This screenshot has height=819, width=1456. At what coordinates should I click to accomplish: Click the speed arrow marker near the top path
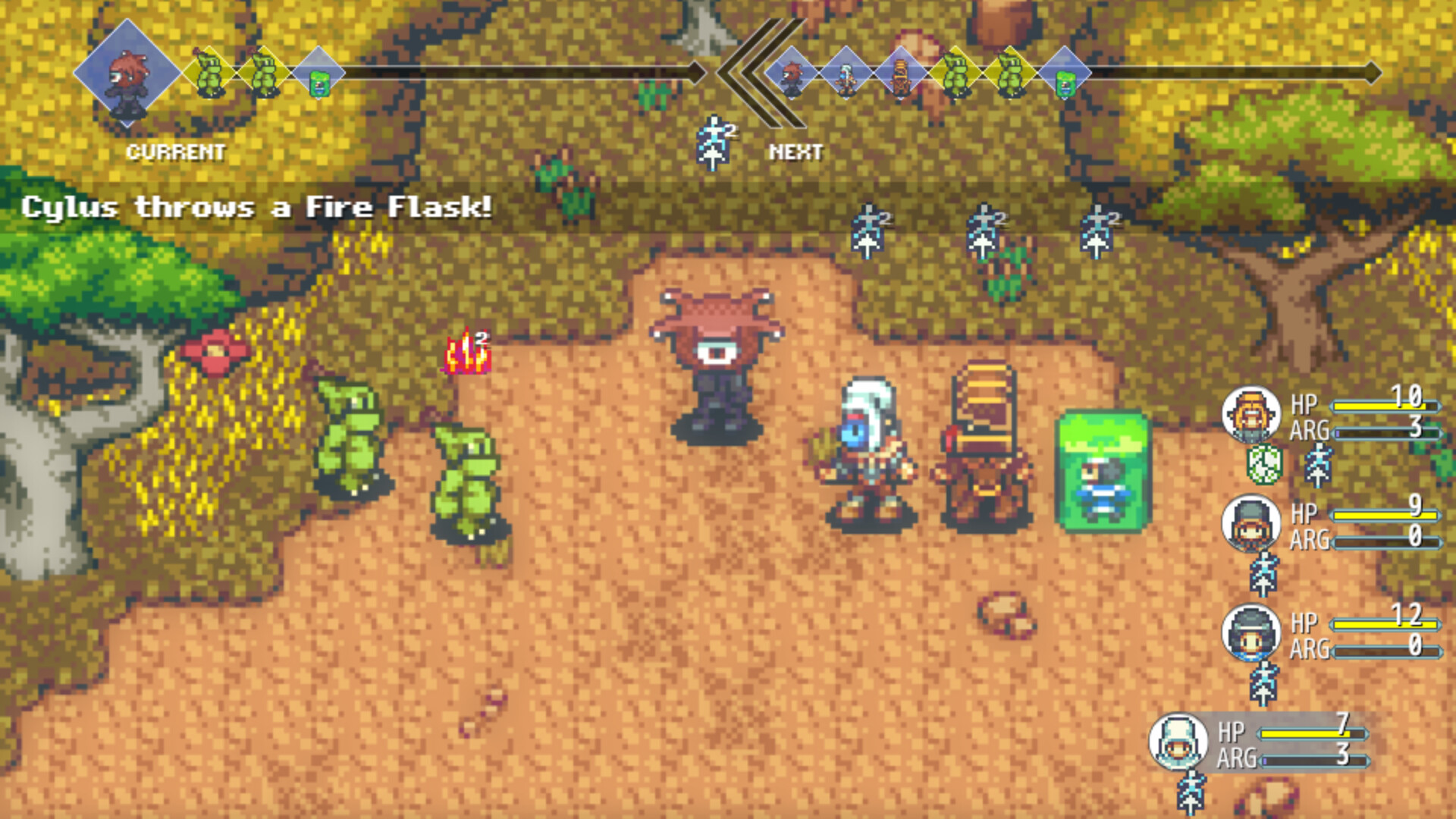click(x=713, y=144)
